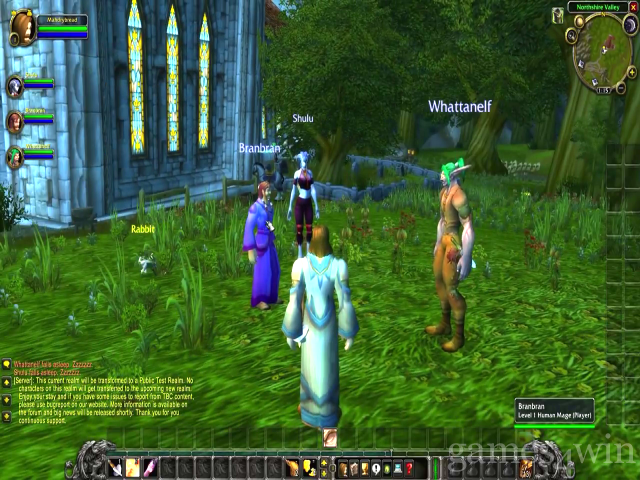Open the character info micro button
The image size is (640, 480).
(x=343, y=468)
